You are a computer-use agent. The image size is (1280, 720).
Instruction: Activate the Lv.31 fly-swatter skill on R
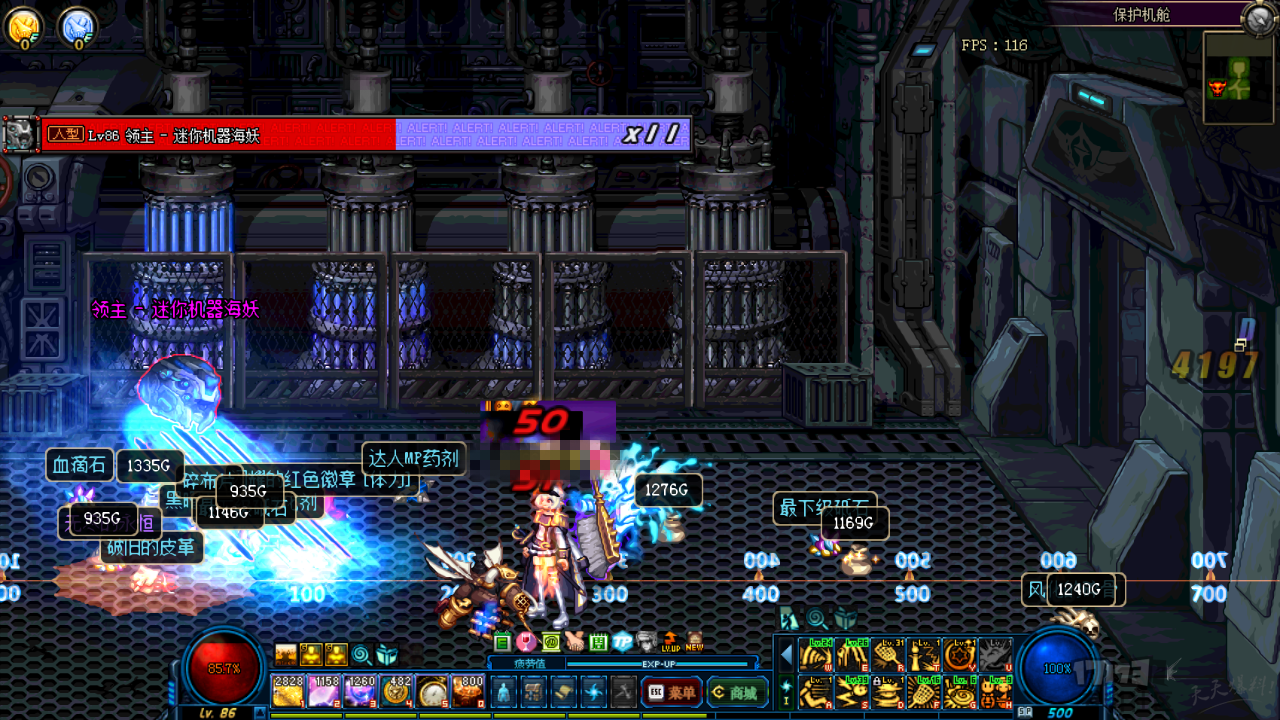pos(889,655)
